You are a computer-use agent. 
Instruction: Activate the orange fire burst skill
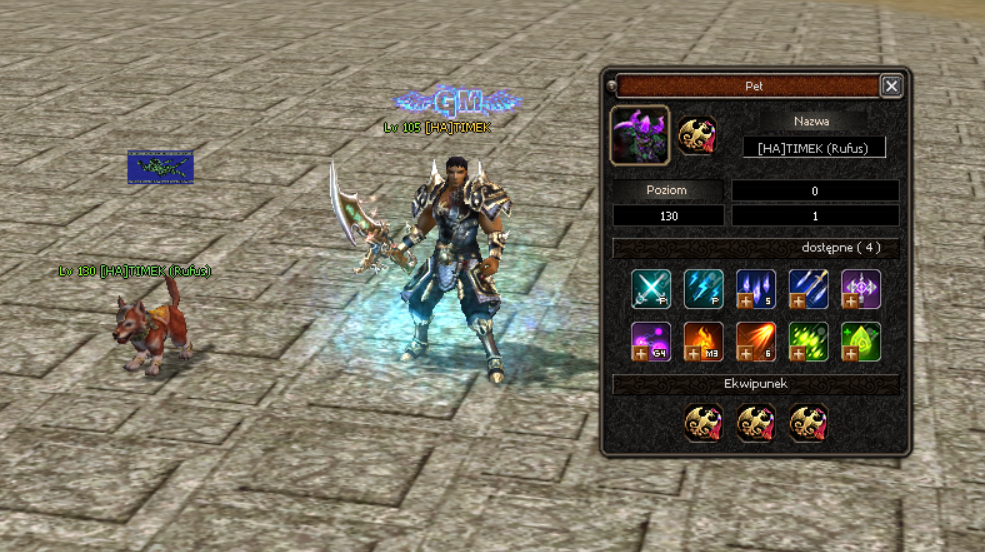755,342
